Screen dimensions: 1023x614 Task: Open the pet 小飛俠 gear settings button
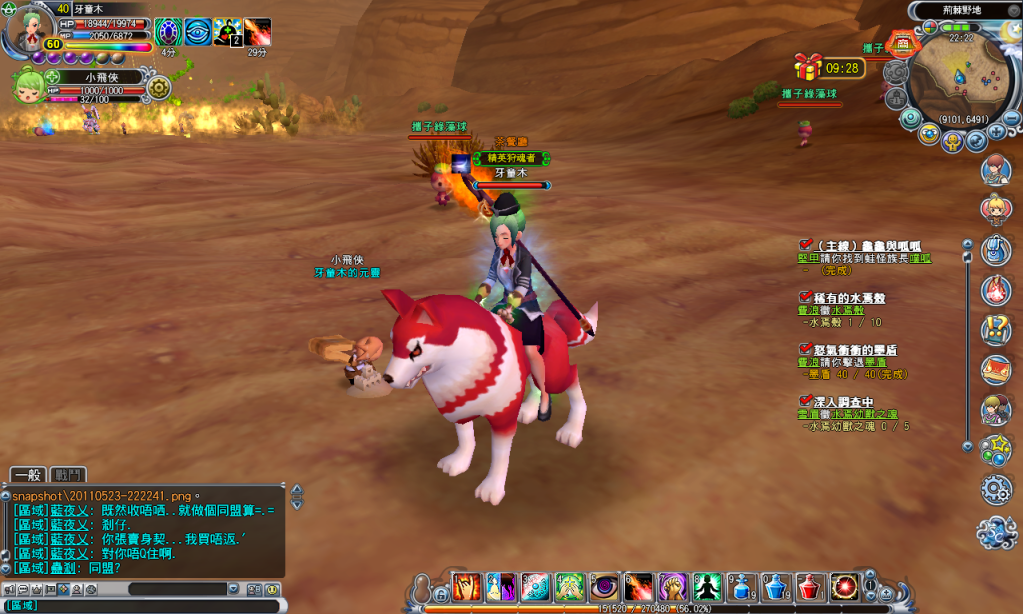pyautogui.click(x=159, y=88)
